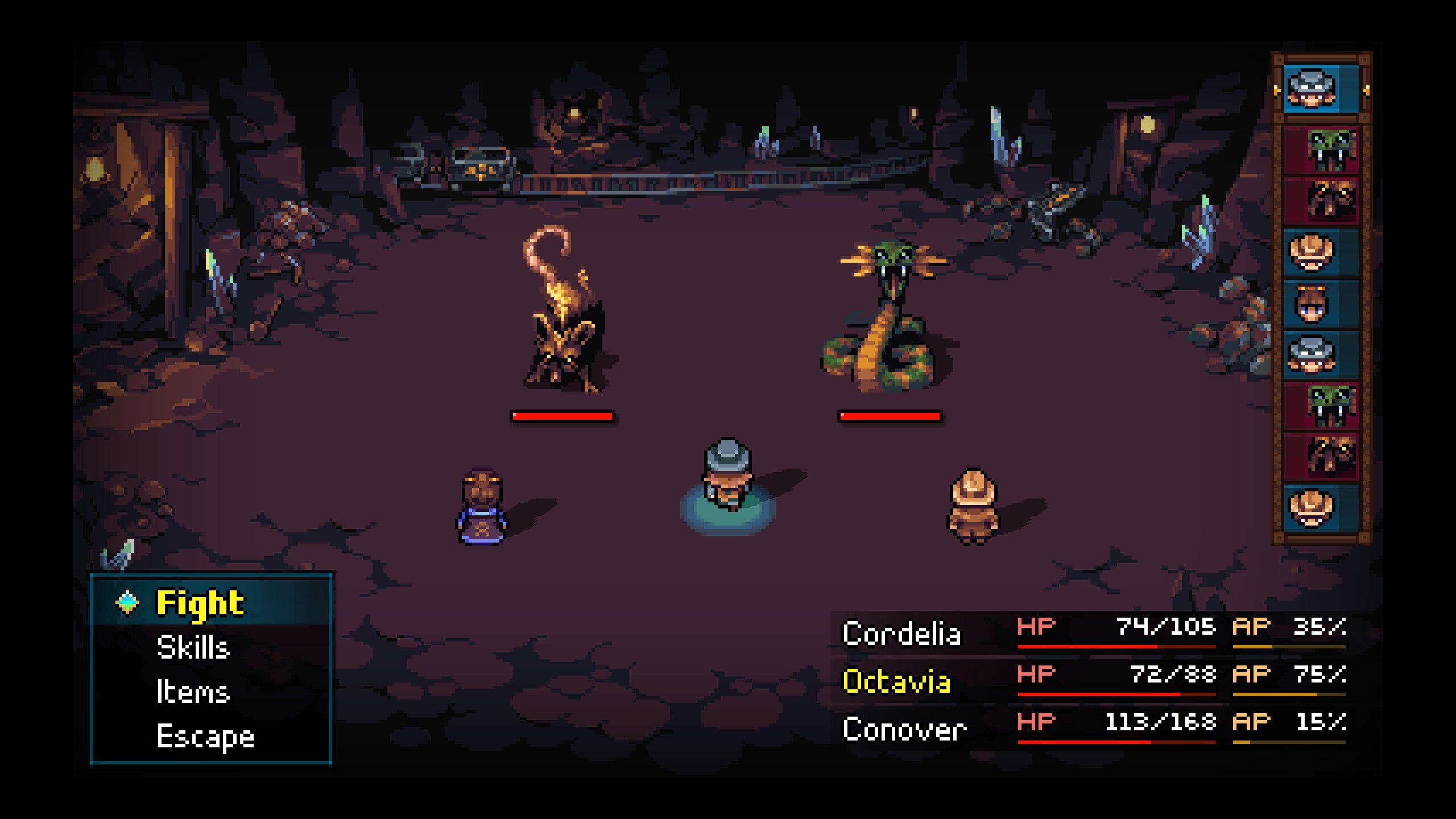Choose the Fight command
Screen dimensions: 1456x819
[x=200, y=603]
